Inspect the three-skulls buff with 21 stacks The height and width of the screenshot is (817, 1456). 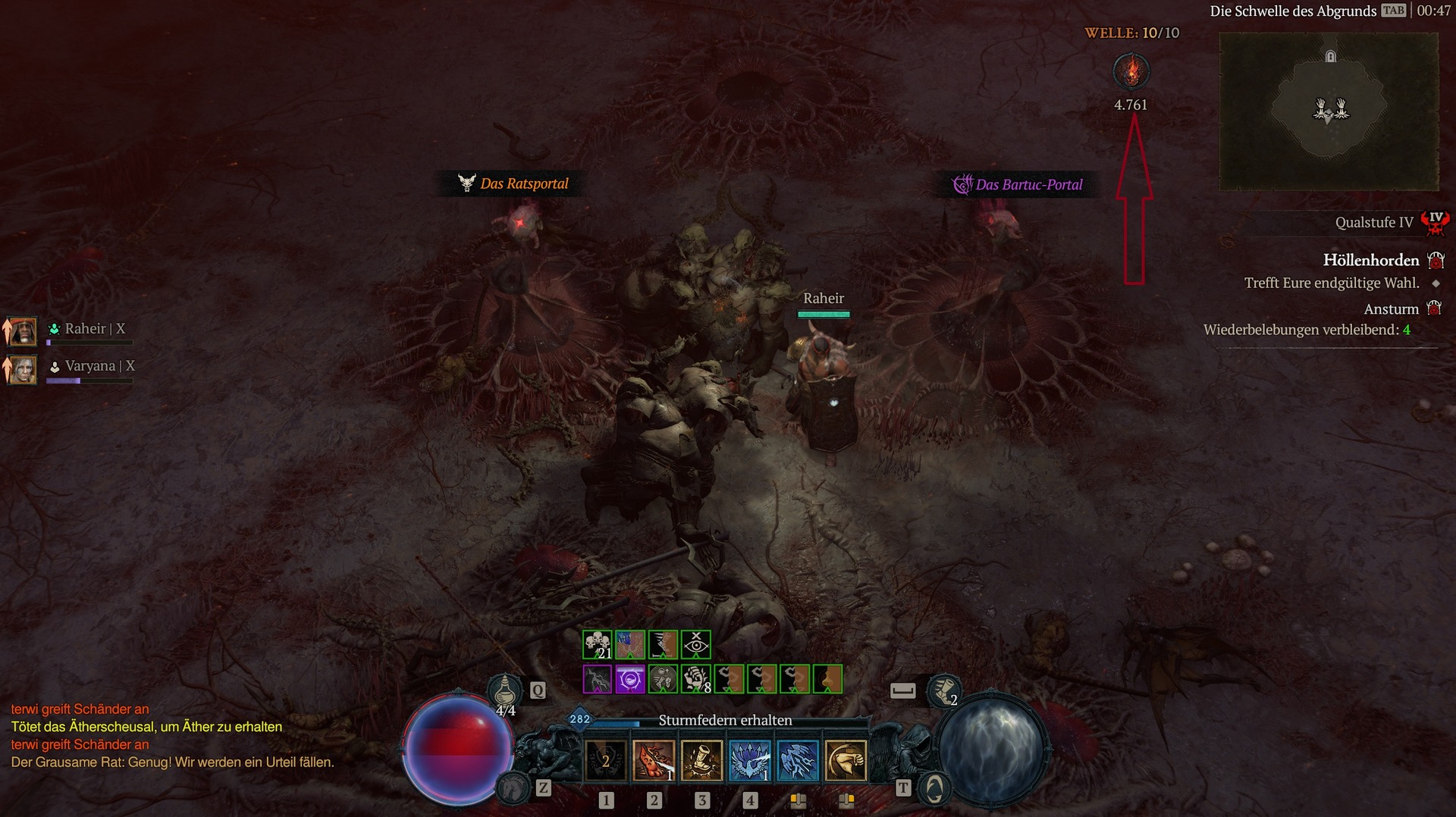pyautogui.click(x=598, y=645)
